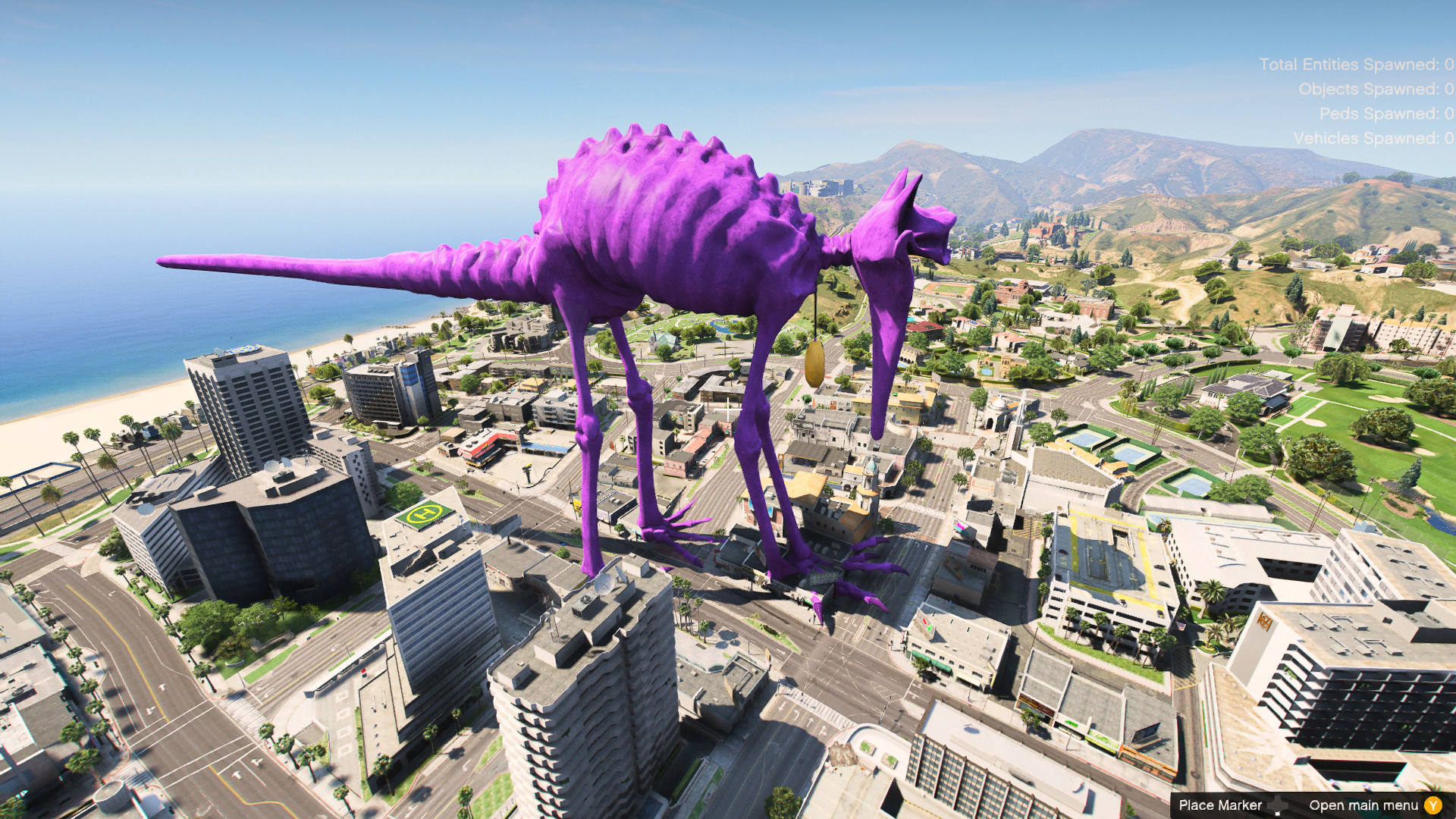Screen dimensions: 1456x819
Task: Select the Place Marker label
Action: [1221, 805]
